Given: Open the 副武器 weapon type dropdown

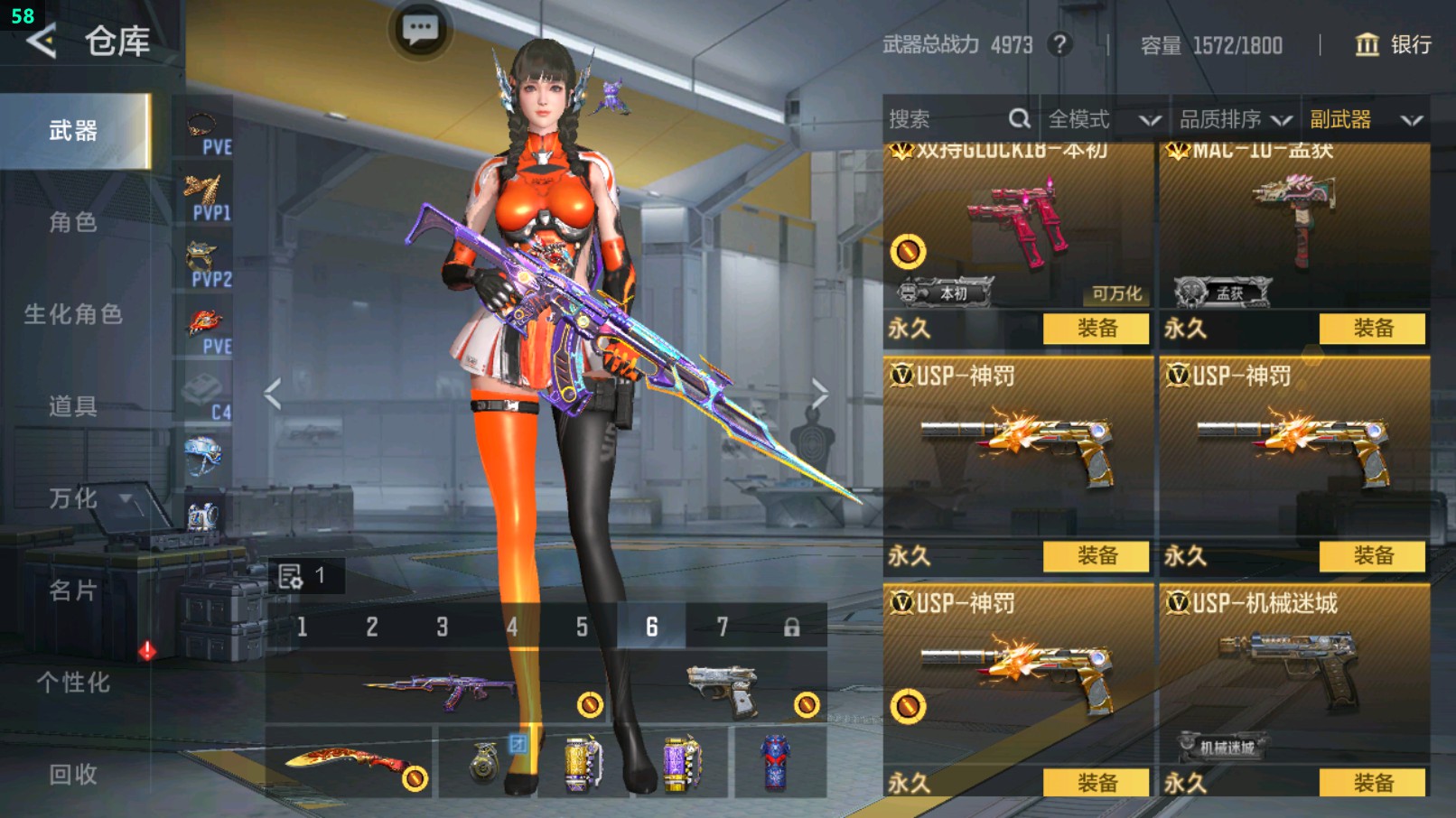Looking at the screenshot, I should pos(1365,119).
